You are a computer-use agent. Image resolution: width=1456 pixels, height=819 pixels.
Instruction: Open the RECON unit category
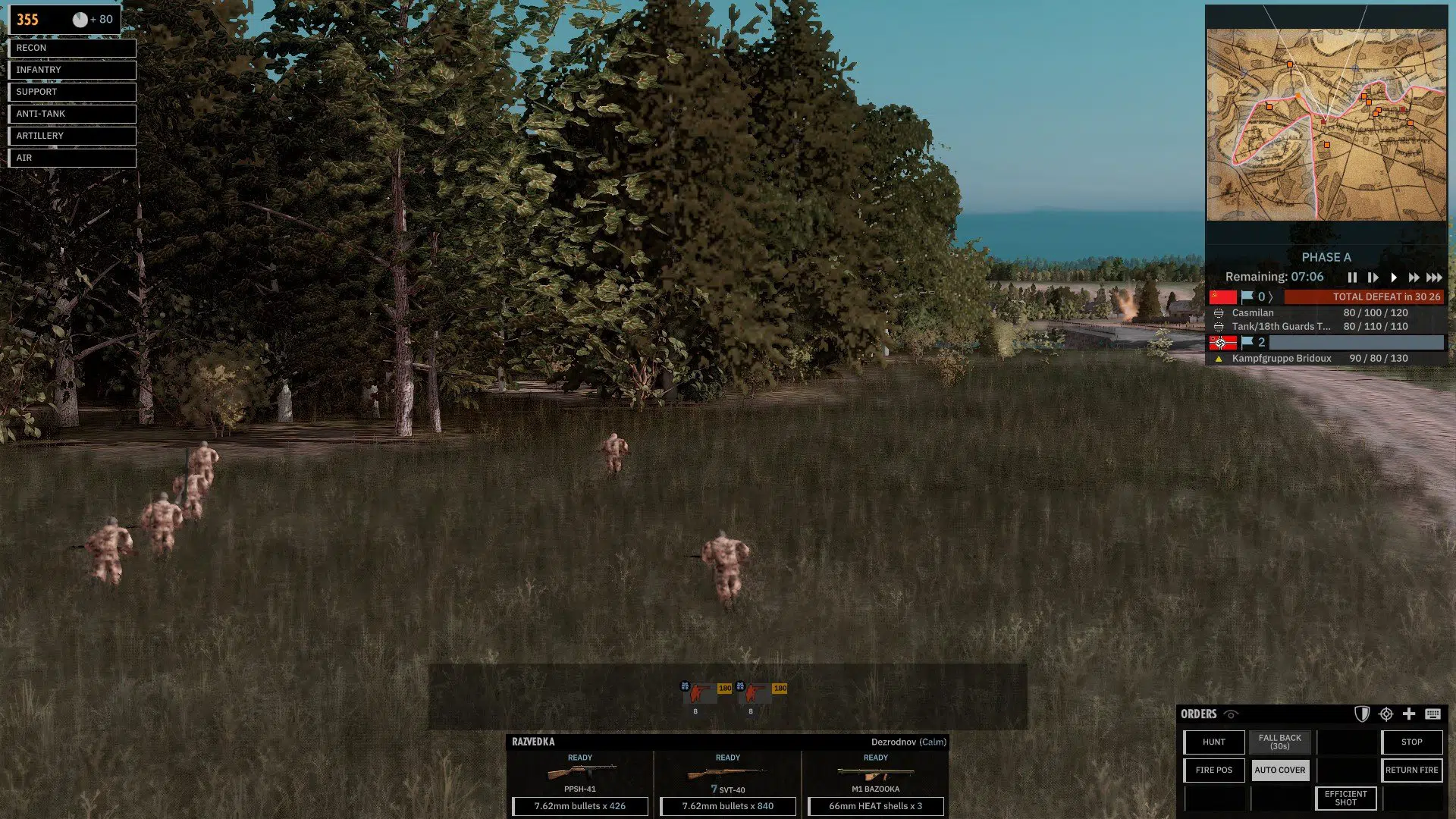point(71,48)
